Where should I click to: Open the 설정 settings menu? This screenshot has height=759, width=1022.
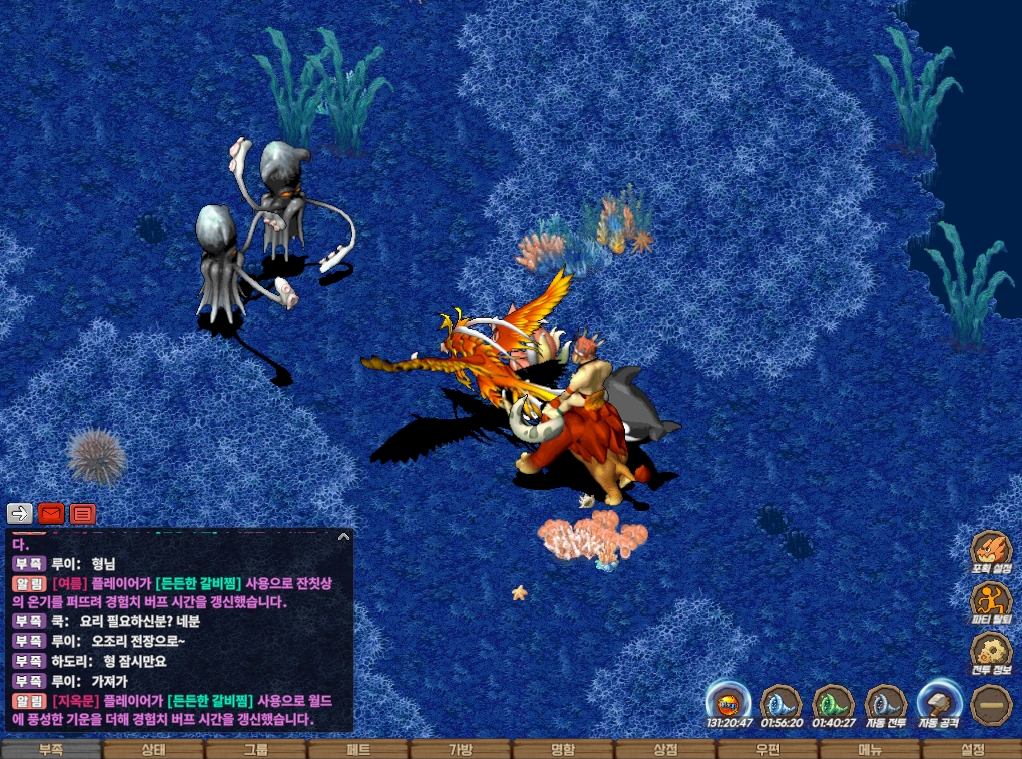point(971,749)
